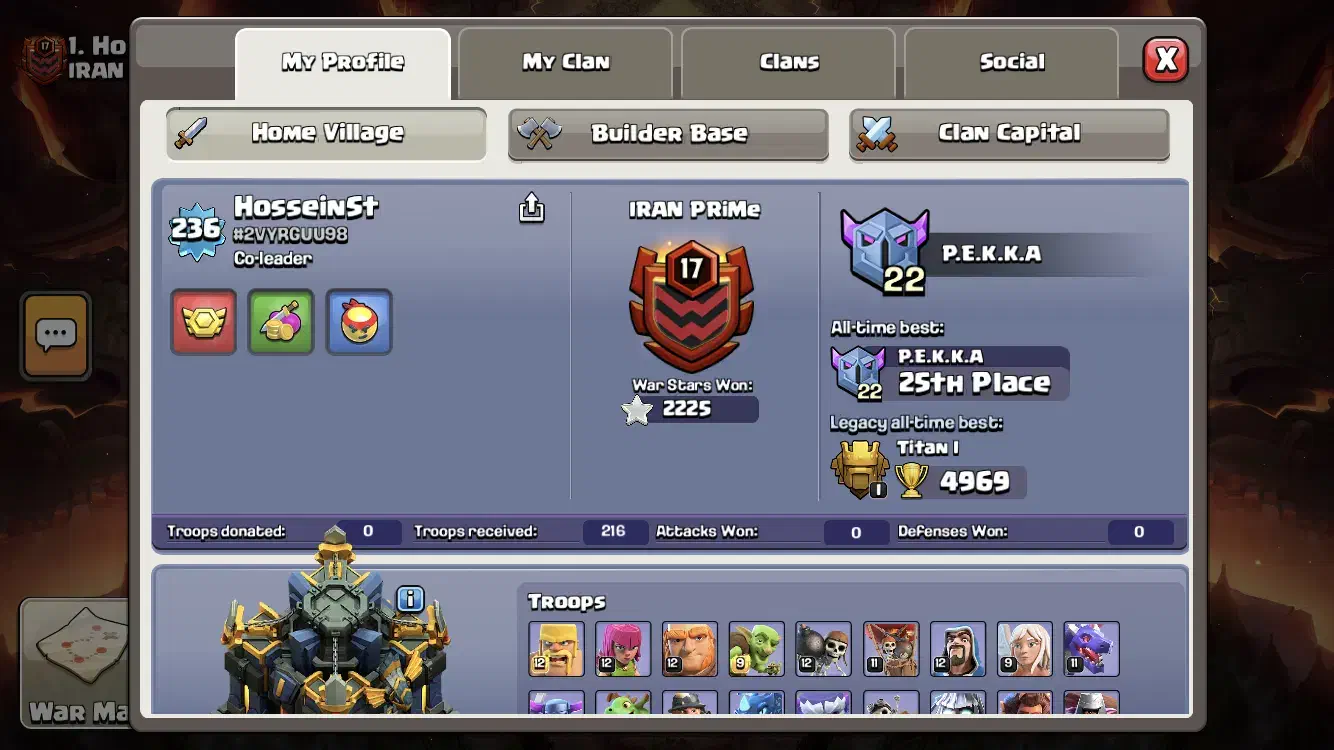Screen dimensions: 1334x750
Task: Open the Dragon troop details
Action: (1090, 649)
